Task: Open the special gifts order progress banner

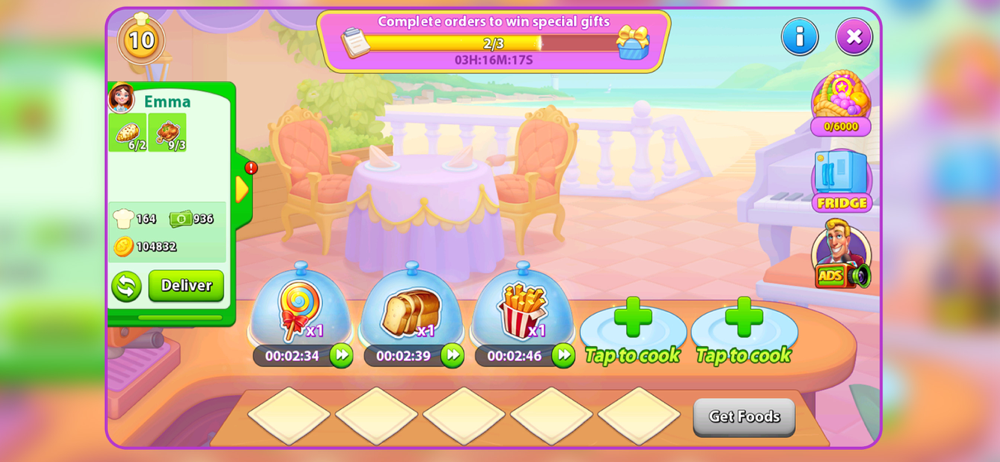Action: [x=493, y=42]
